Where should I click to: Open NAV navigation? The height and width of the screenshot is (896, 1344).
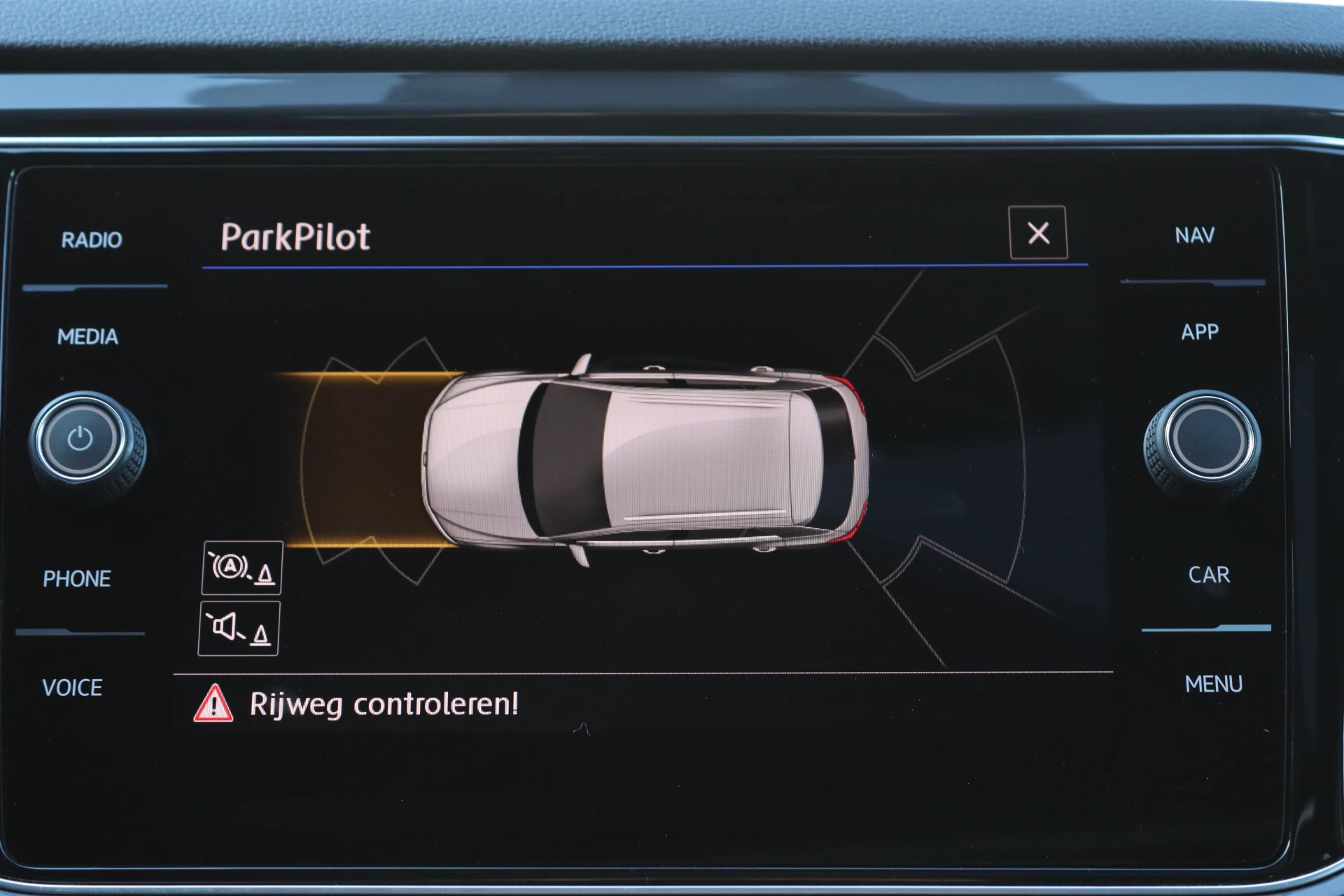[x=1194, y=235]
